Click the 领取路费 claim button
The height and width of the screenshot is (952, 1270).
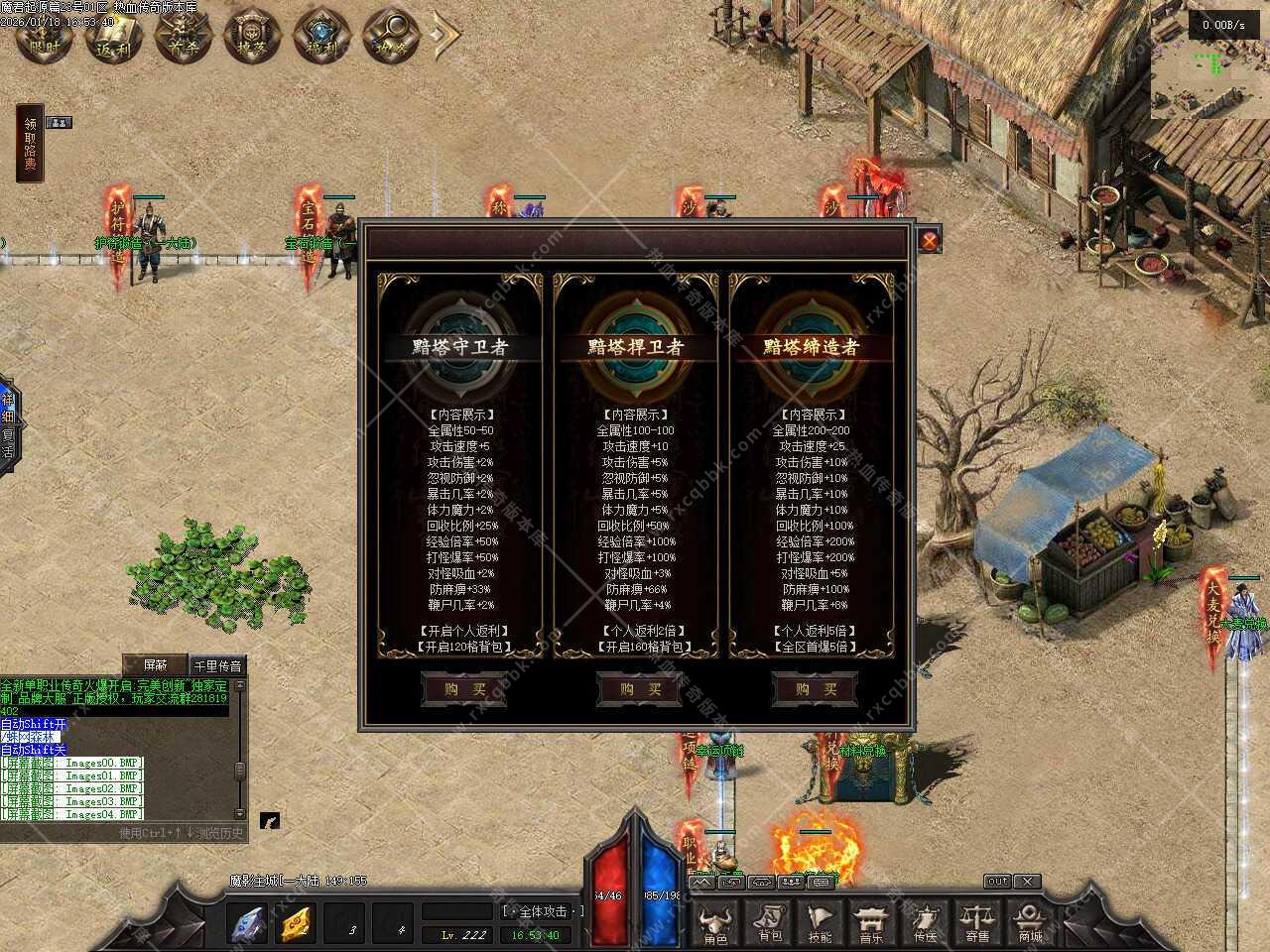tap(31, 144)
